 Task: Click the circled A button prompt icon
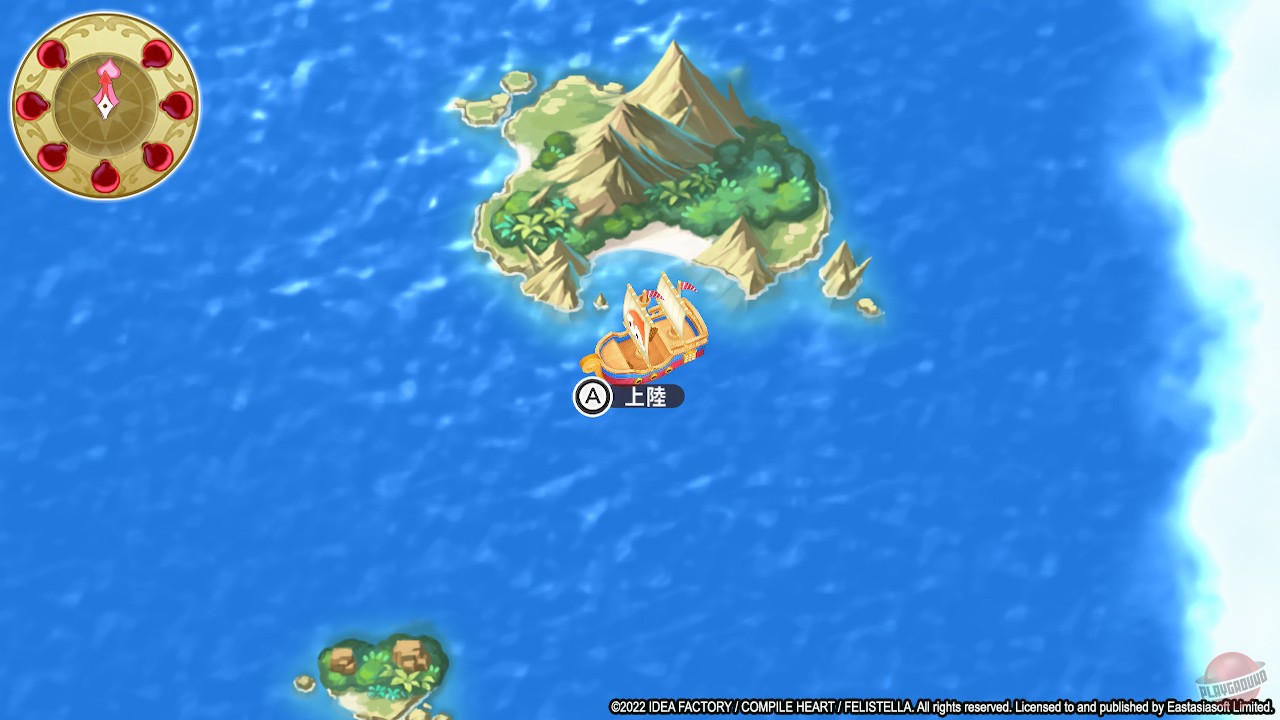592,396
